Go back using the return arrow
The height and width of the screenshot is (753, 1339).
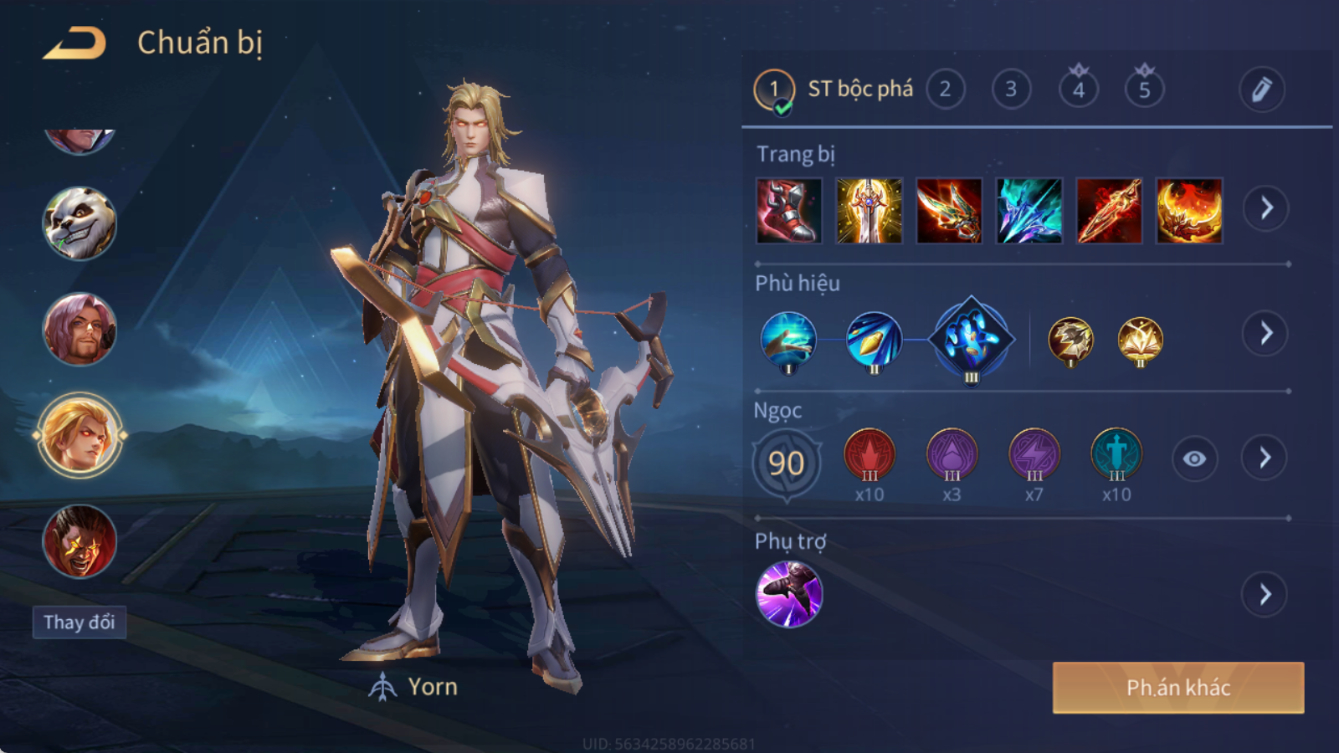pos(75,43)
